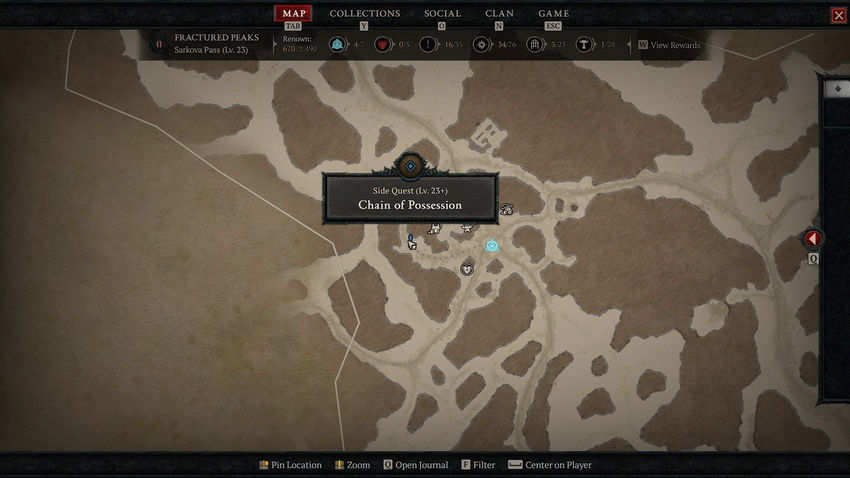Select the side quests exclamation renown icon
This screenshot has height=478, width=850.
(x=427, y=45)
